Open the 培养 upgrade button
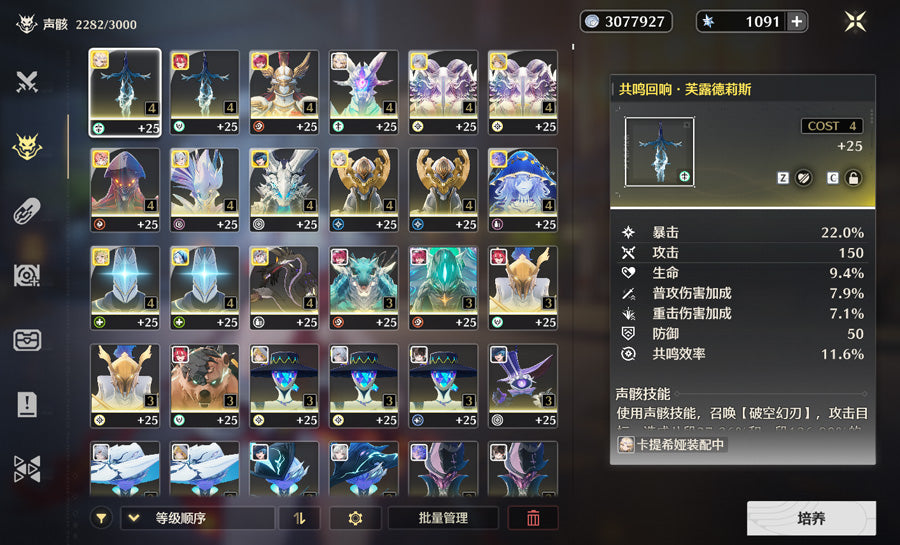The width and height of the screenshot is (900, 545). point(811,518)
